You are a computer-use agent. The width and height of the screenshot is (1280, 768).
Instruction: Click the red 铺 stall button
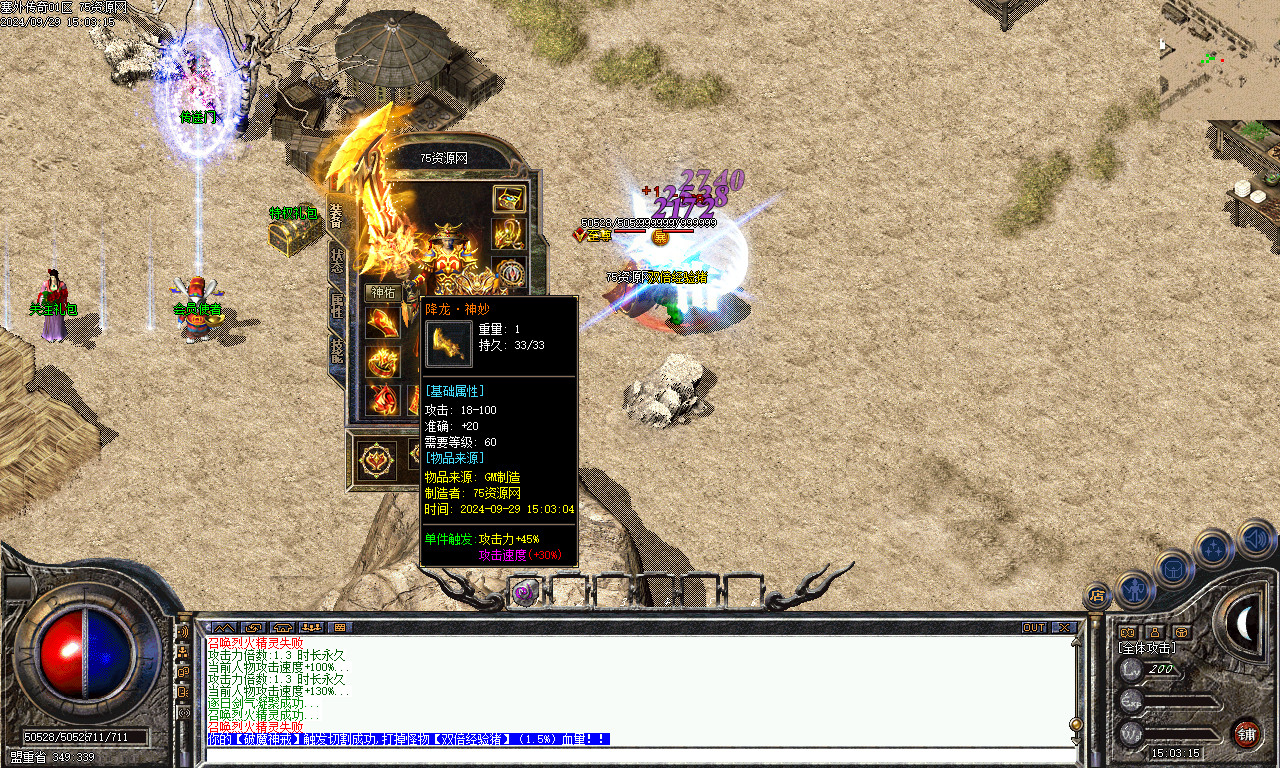(1246, 733)
